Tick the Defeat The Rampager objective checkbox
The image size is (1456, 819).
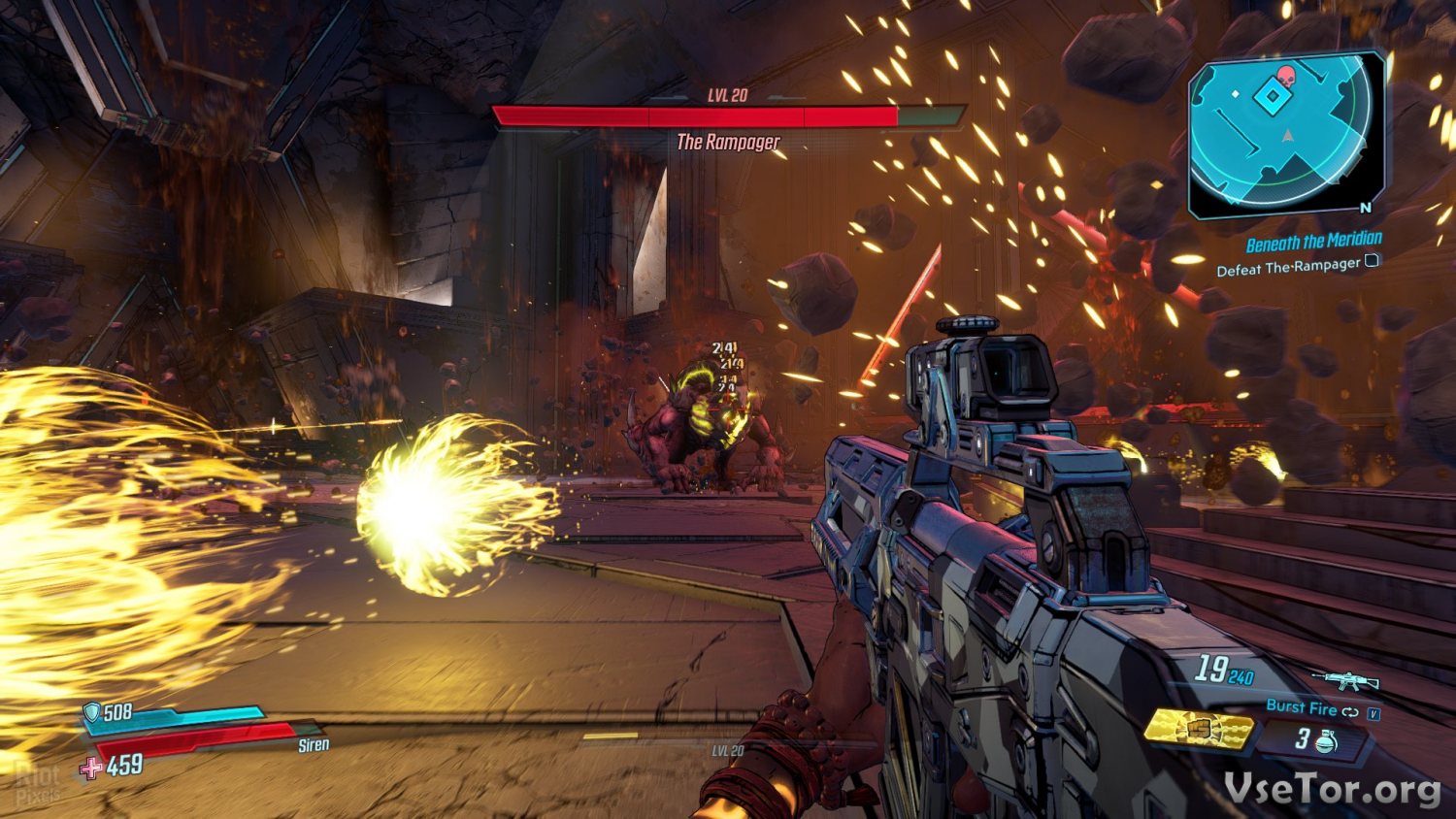click(1372, 260)
